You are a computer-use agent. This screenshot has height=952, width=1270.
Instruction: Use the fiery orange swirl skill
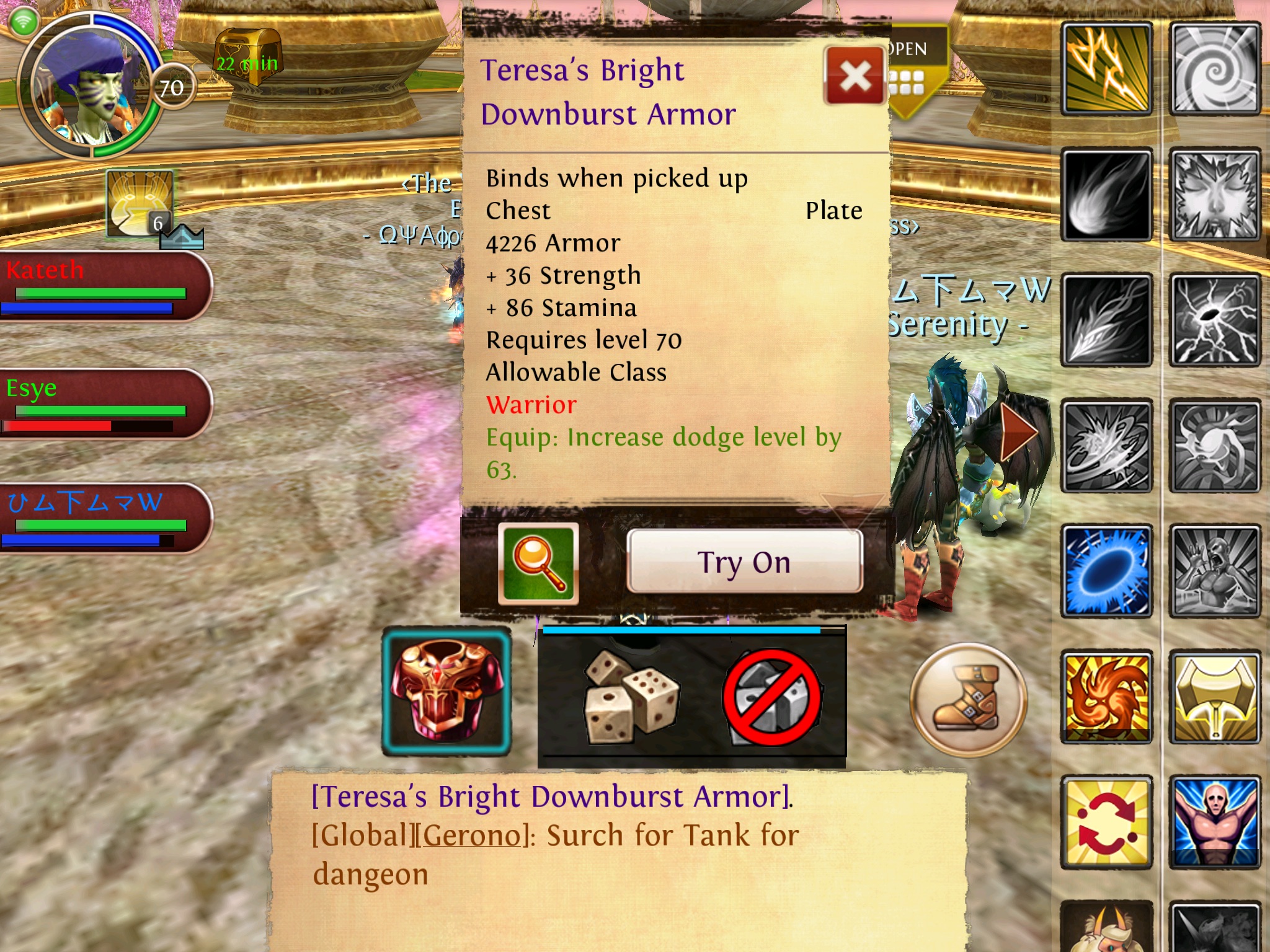click(1107, 697)
